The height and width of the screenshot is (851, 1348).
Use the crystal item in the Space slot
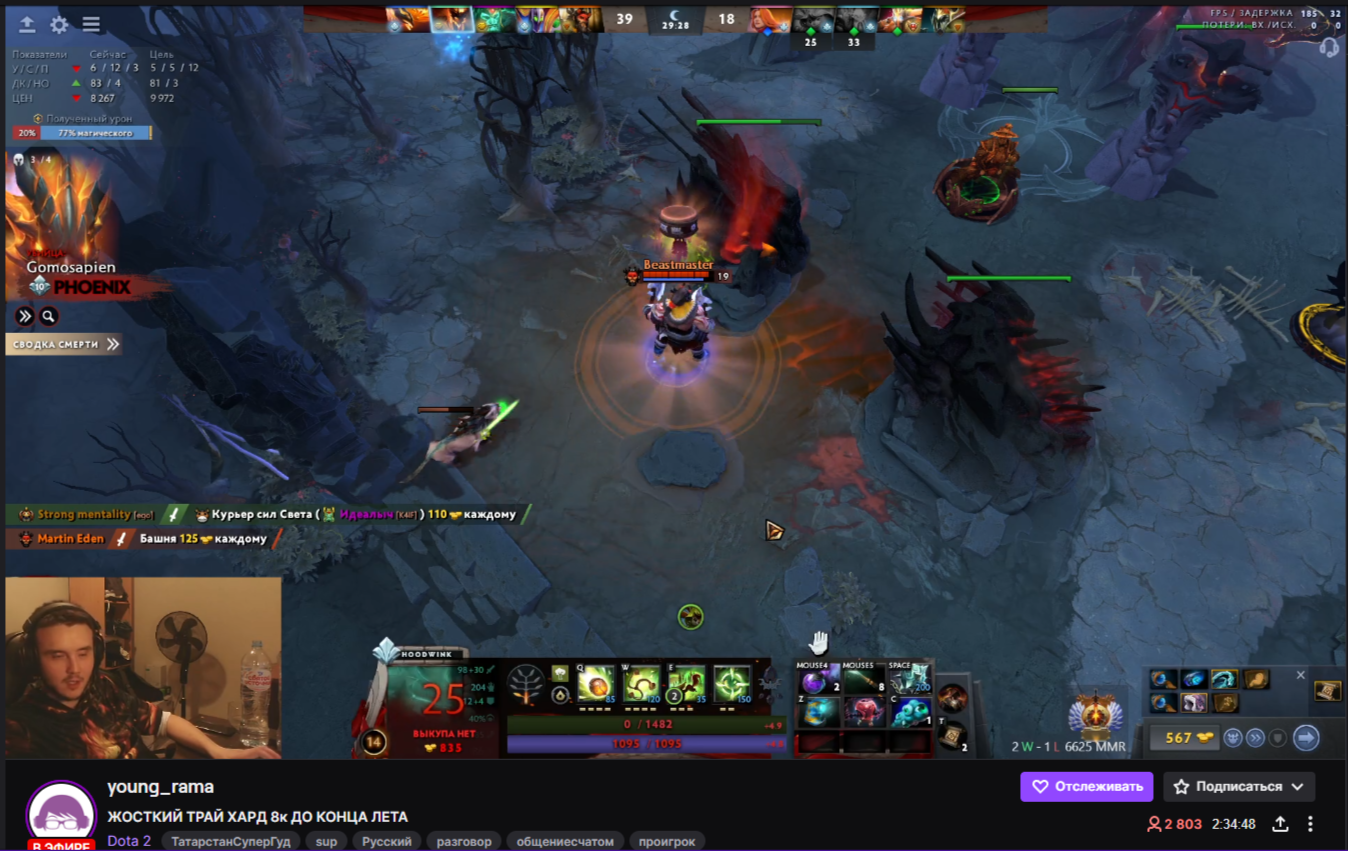click(x=909, y=682)
